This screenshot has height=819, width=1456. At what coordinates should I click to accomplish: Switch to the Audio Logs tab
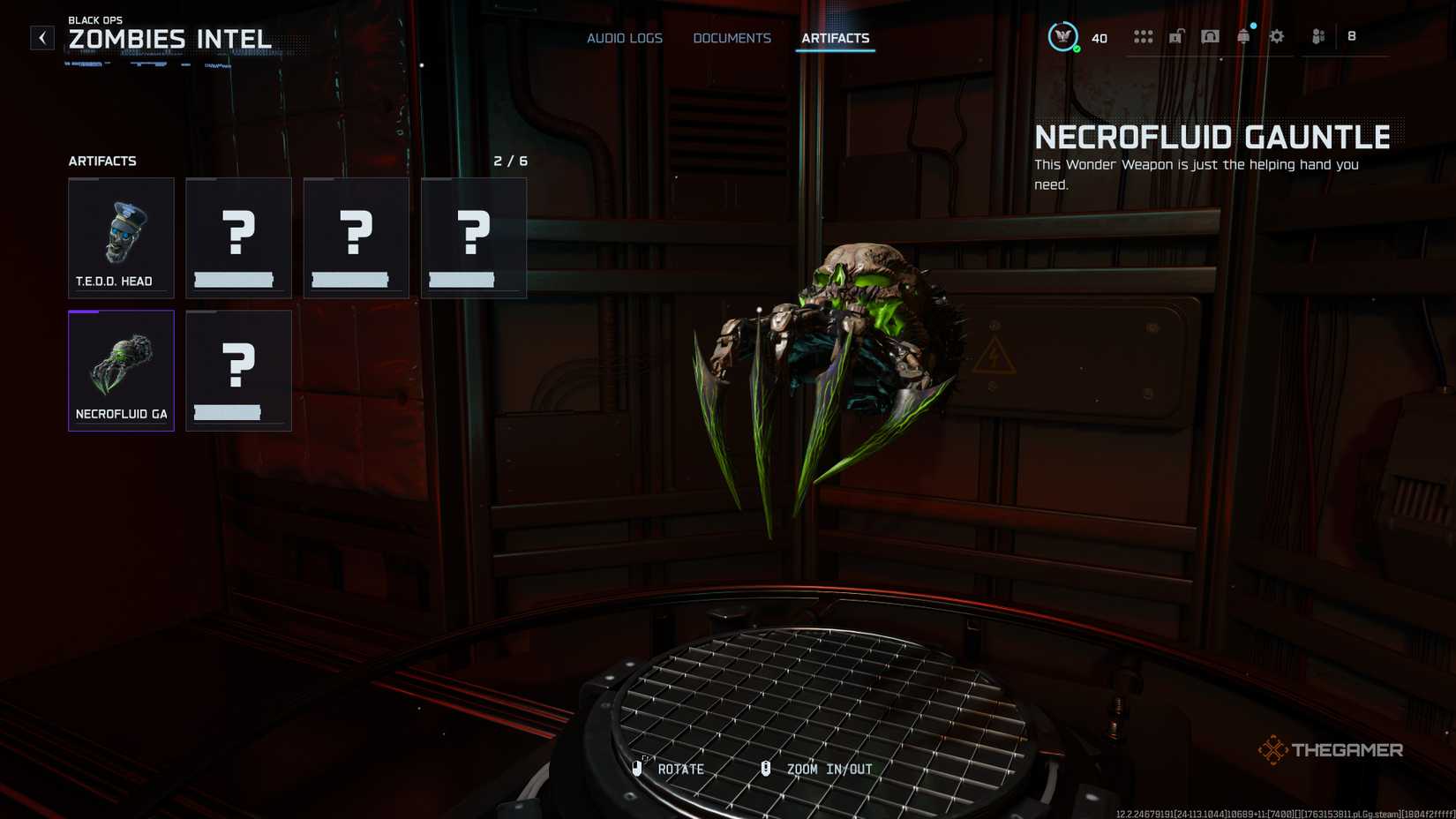click(625, 38)
